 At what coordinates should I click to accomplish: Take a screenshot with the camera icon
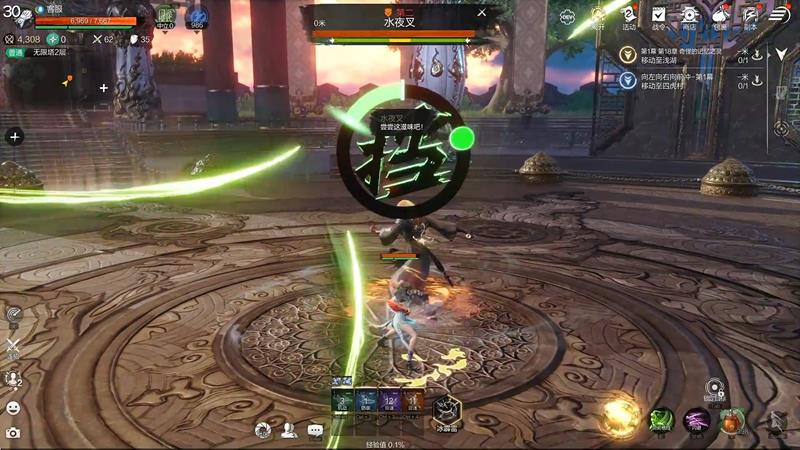13,432
